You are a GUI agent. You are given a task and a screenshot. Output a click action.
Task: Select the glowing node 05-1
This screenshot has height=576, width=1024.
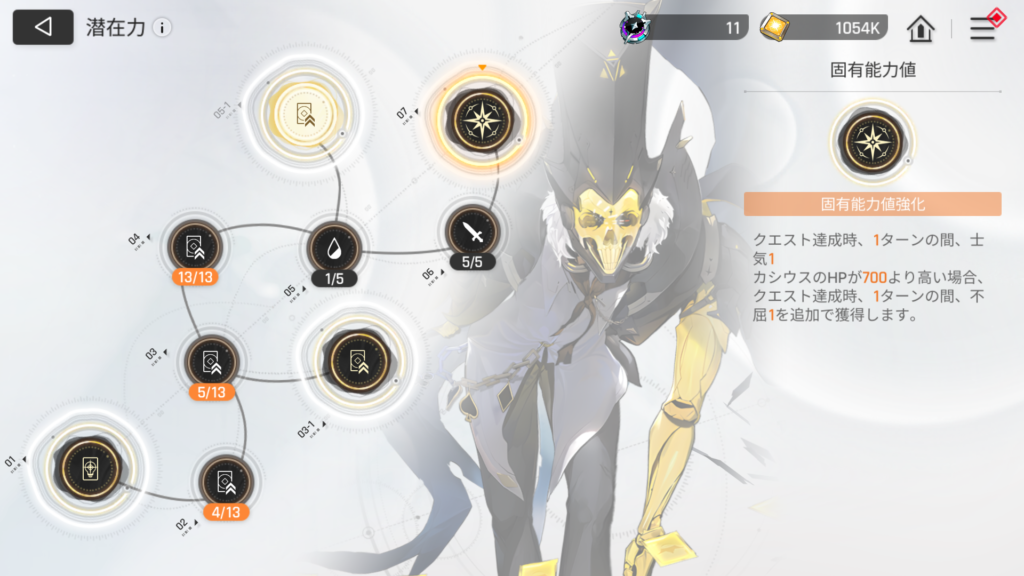click(x=305, y=115)
